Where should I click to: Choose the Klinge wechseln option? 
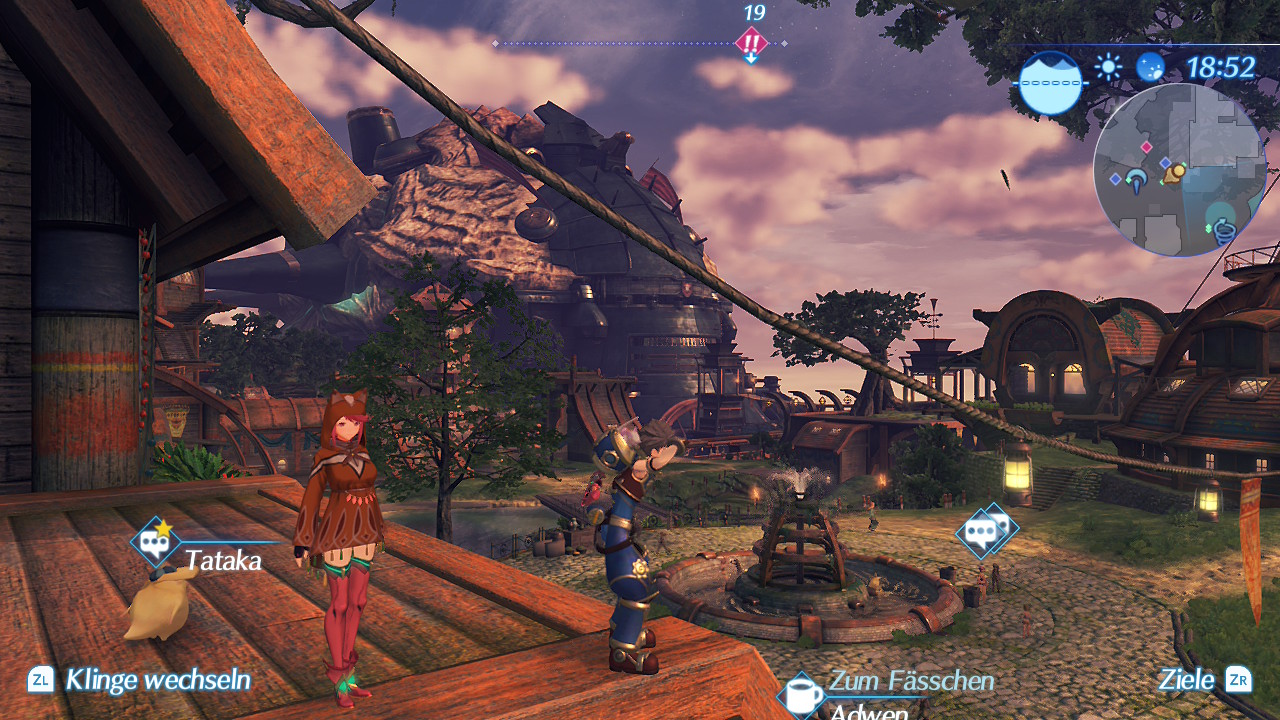[x=157, y=681]
